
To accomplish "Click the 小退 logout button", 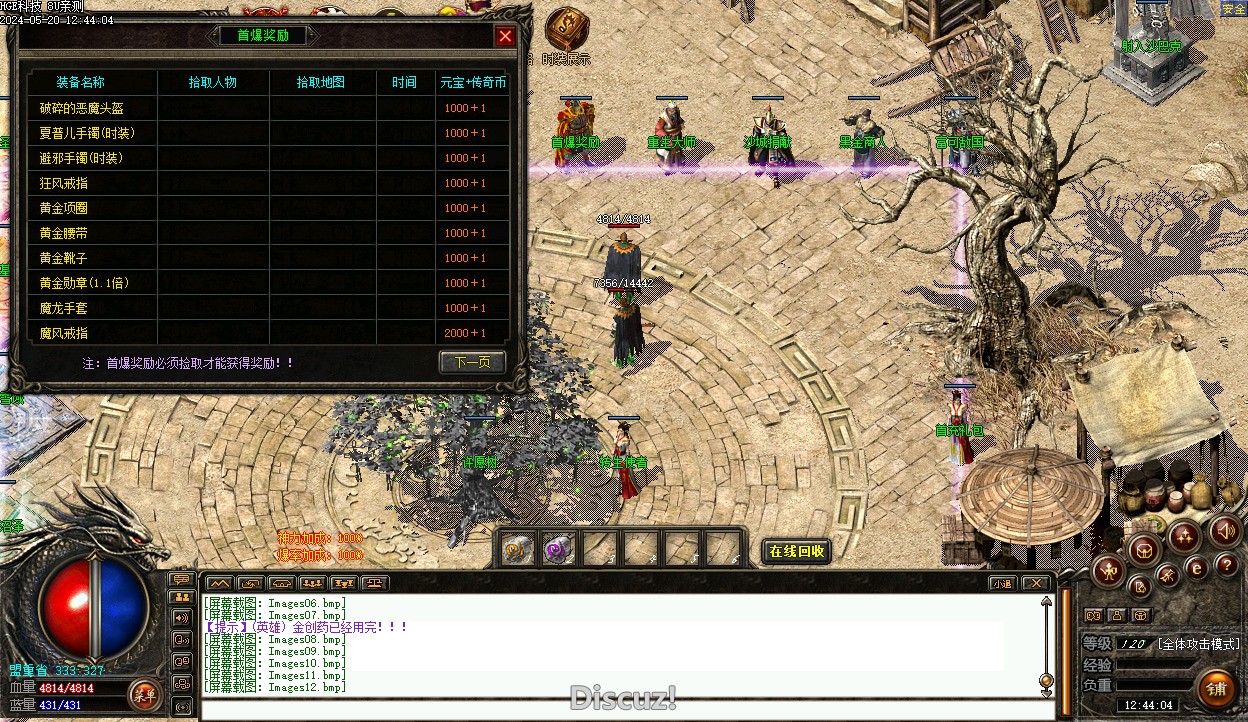I will pyautogui.click(x=1002, y=583).
